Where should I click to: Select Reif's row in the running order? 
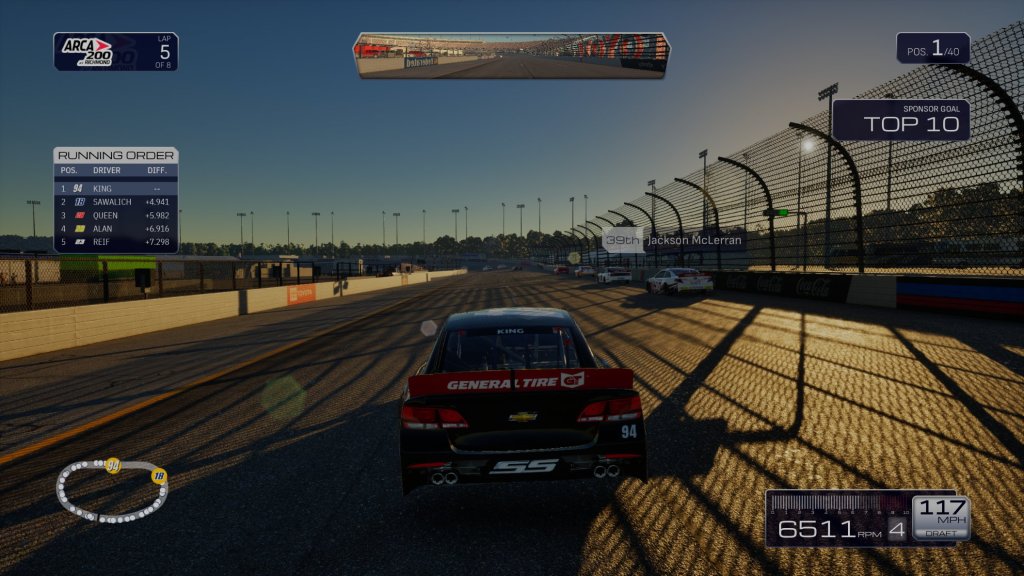pyautogui.click(x=116, y=242)
